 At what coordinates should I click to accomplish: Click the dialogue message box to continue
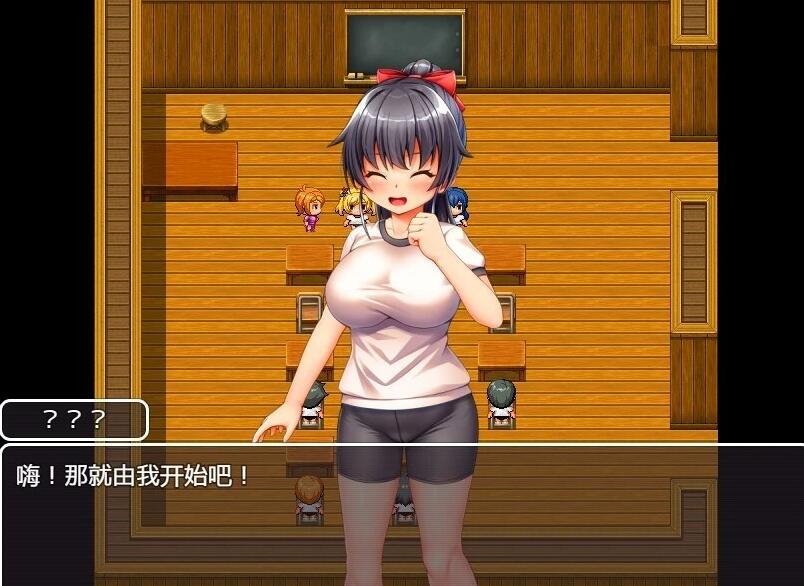tap(402, 514)
